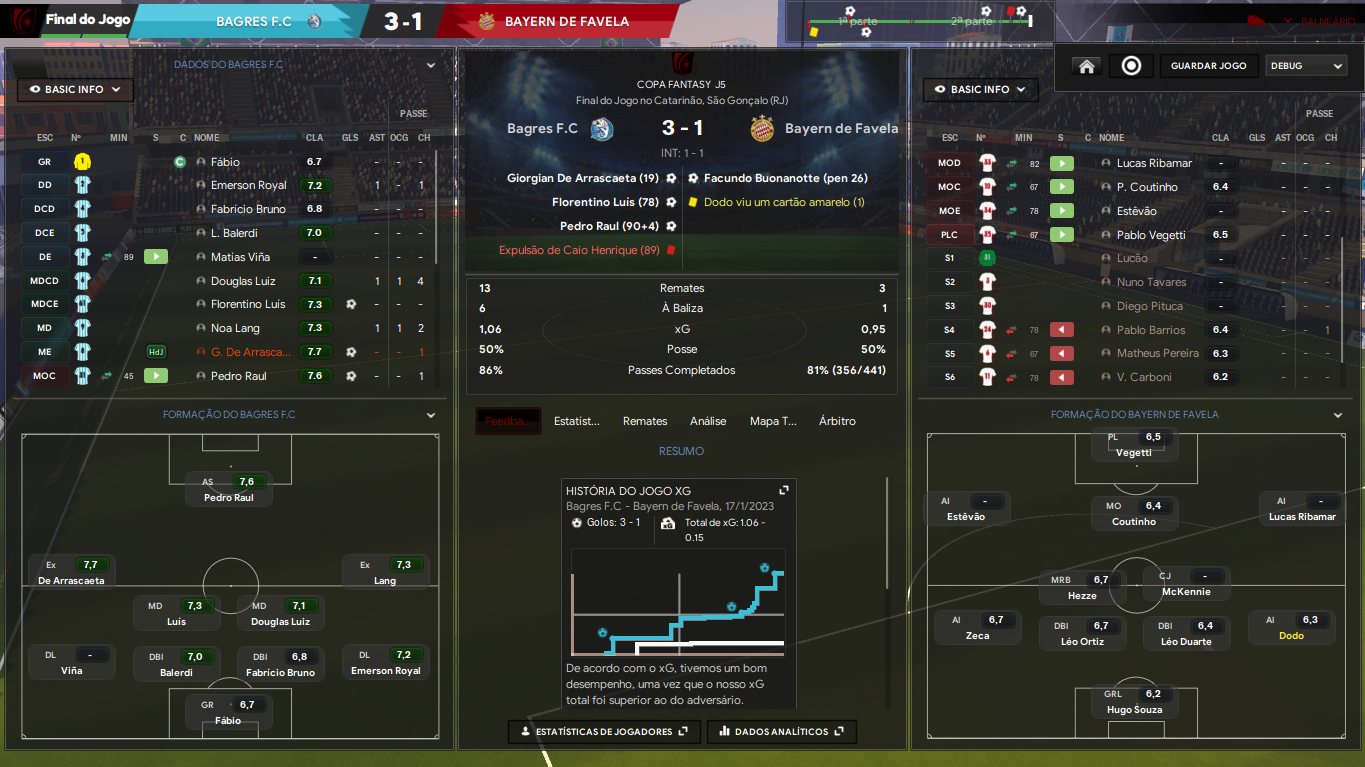The width and height of the screenshot is (1365, 767).
Task: Open the Dados Analíticos panel
Action: [781, 732]
